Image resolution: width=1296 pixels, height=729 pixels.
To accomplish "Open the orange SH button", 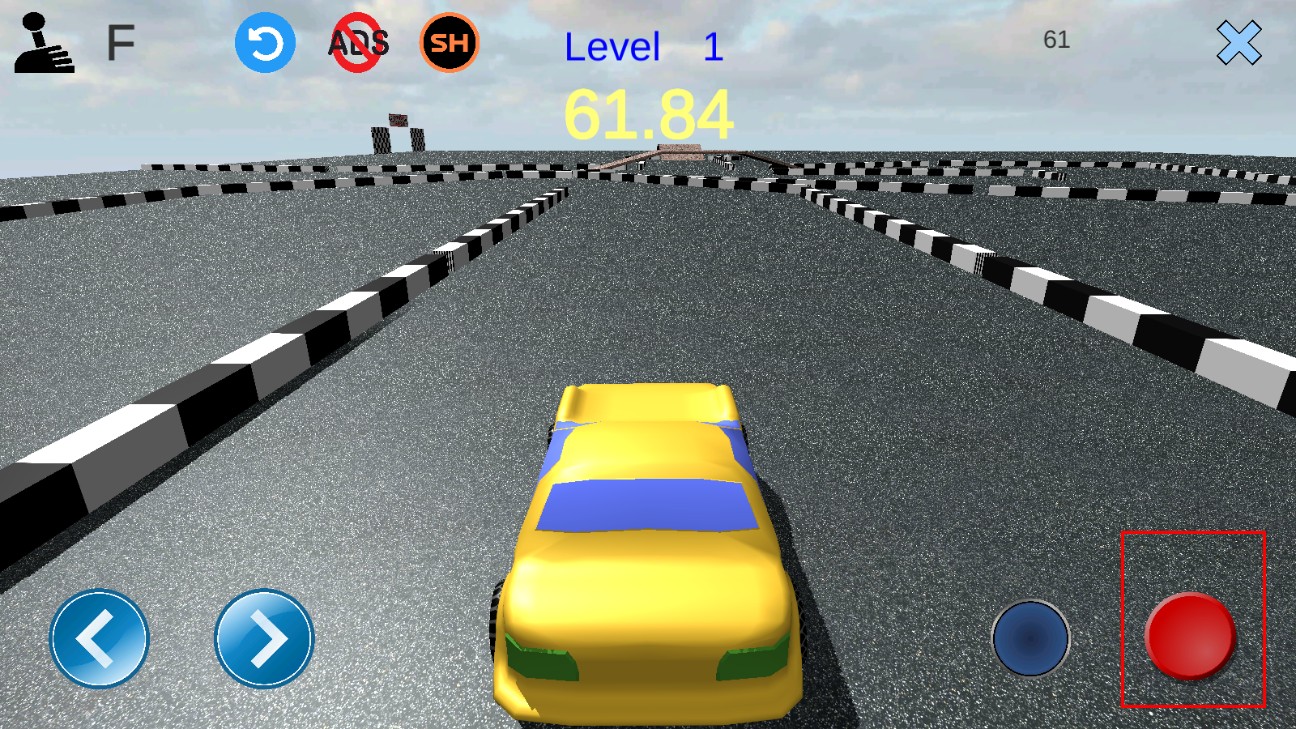I will (450, 43).
